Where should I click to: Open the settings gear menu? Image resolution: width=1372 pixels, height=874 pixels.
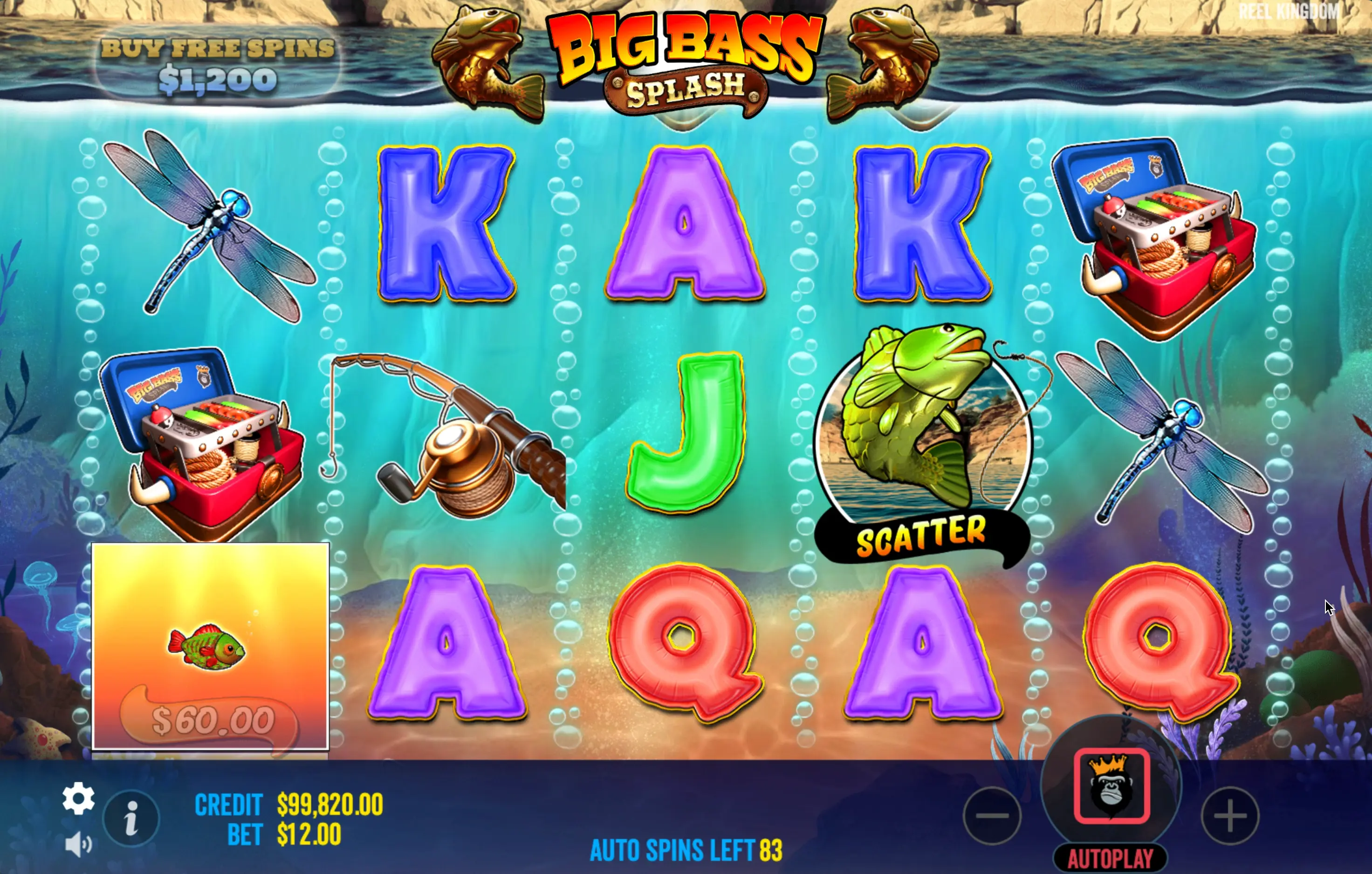tap(78, 798)
